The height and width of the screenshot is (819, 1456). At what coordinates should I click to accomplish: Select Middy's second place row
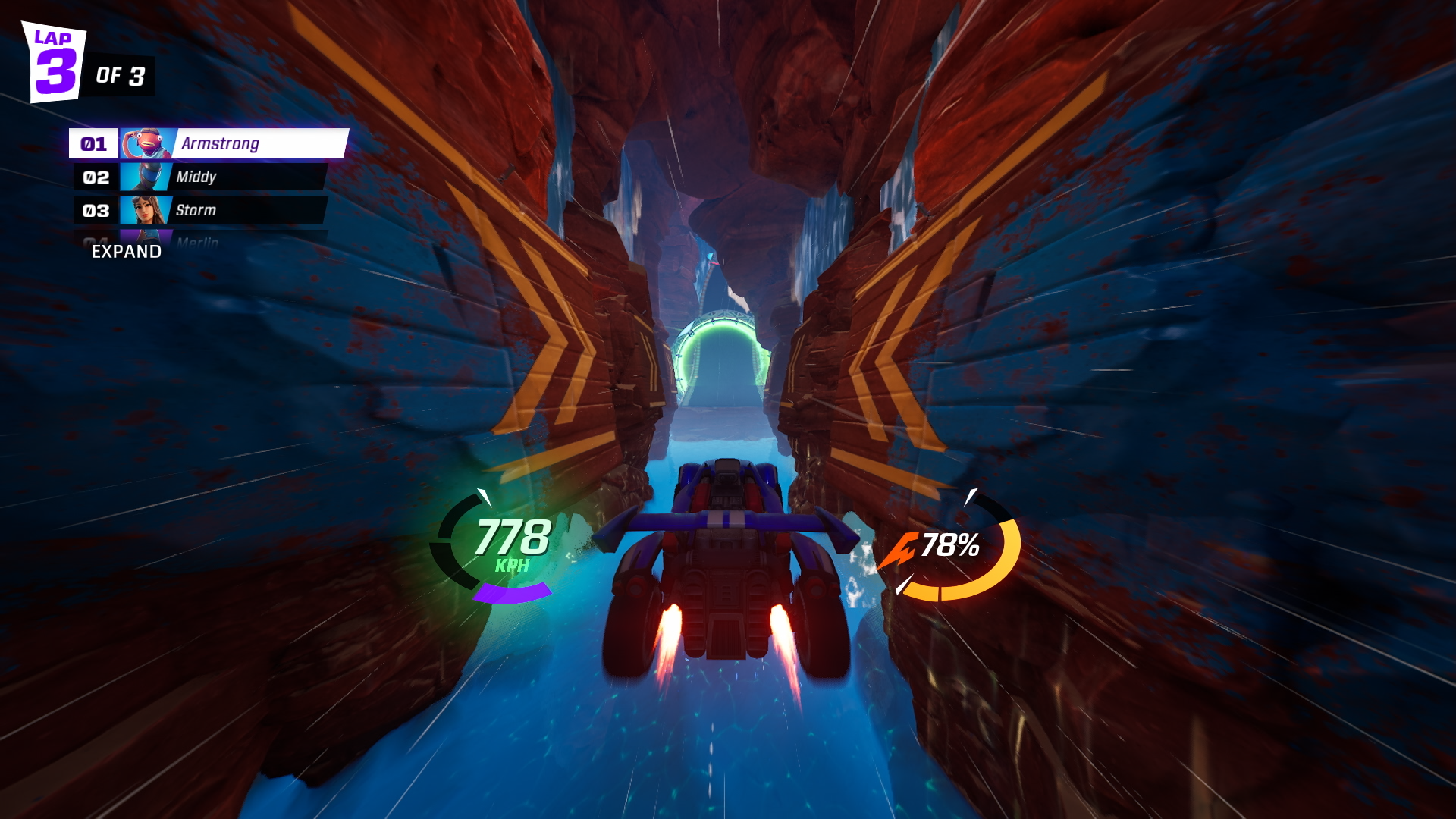tap(202, 177)
